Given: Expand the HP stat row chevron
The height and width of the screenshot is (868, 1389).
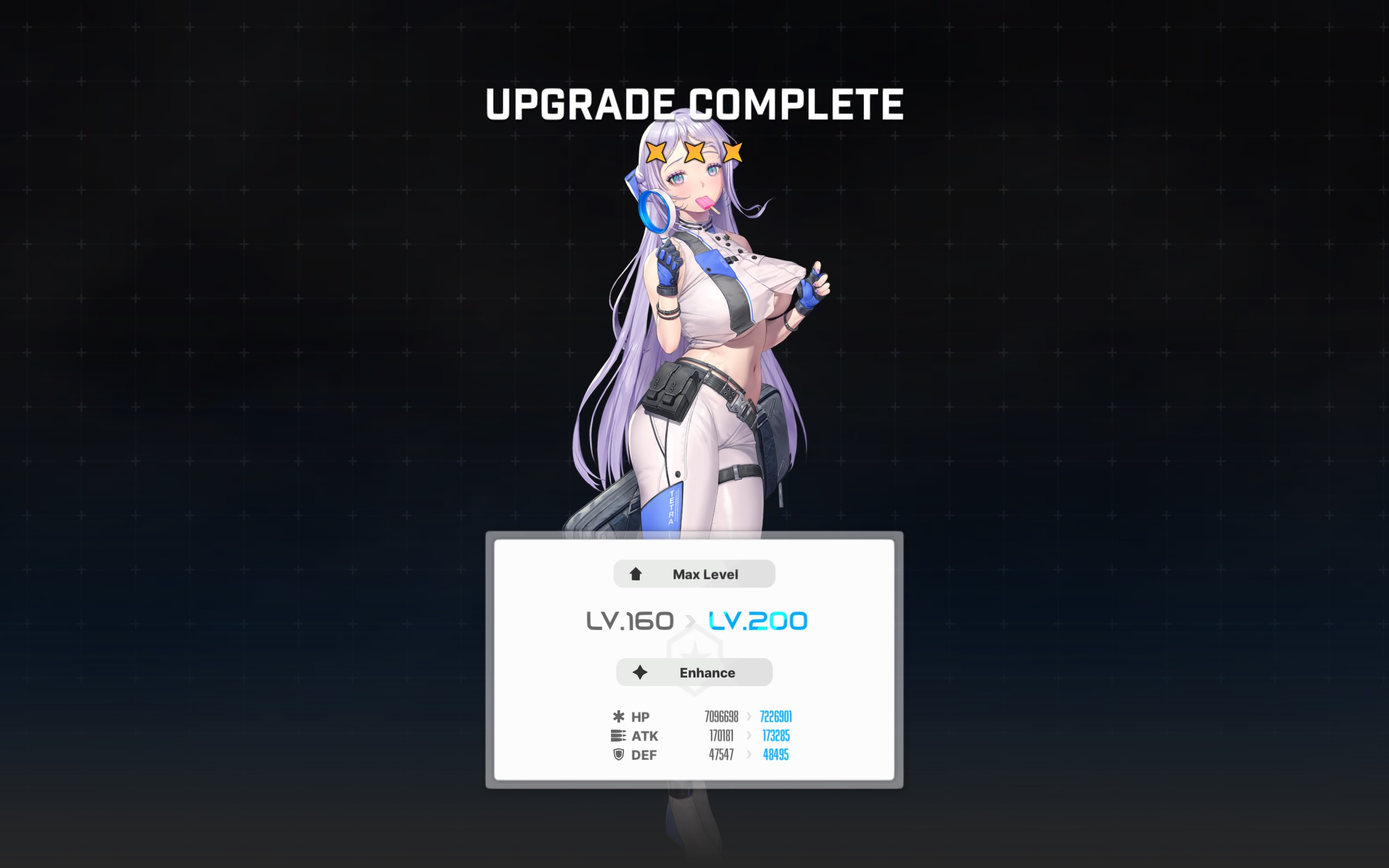Looking at the screenshot, I should 748,716.
